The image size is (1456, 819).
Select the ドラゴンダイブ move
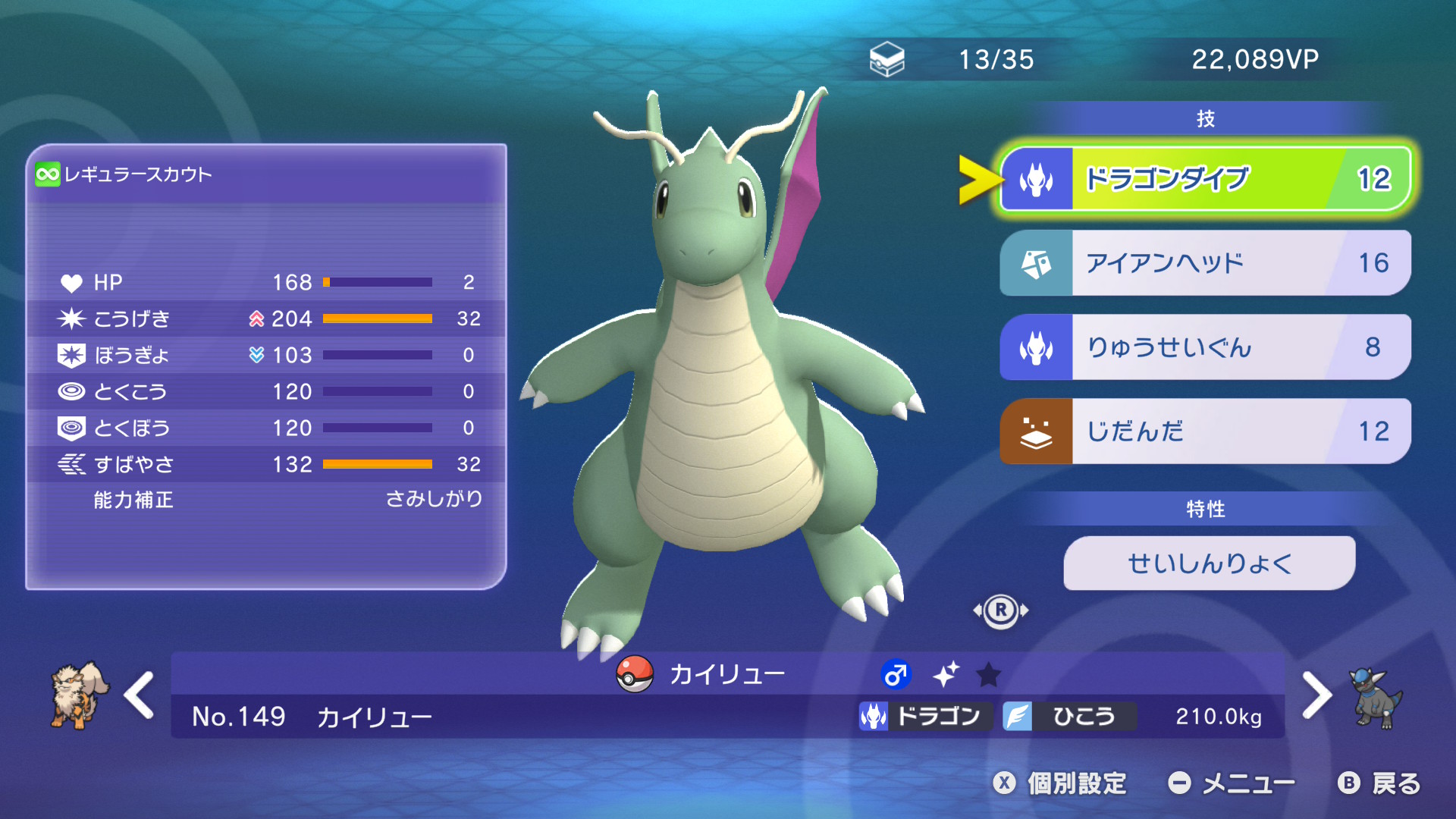(x=1204, y=179)
